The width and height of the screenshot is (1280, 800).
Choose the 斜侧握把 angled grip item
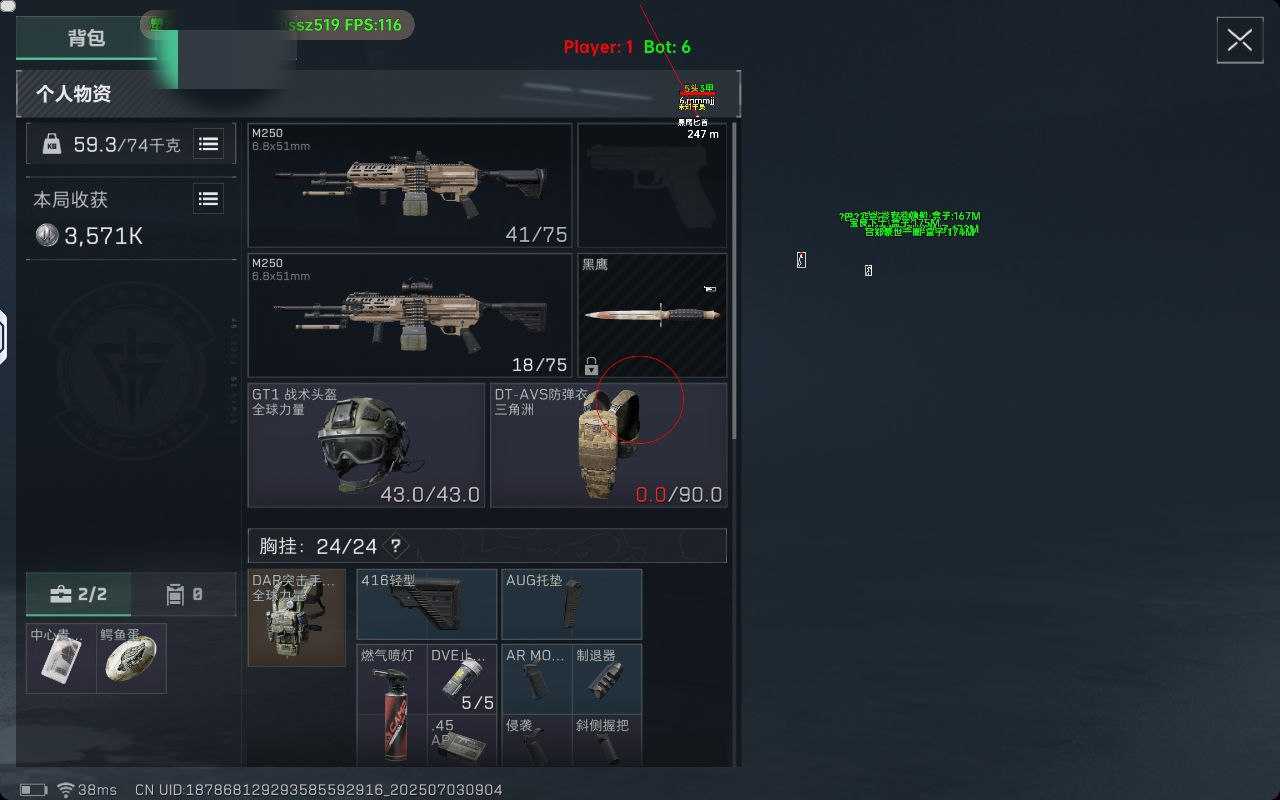607,742
